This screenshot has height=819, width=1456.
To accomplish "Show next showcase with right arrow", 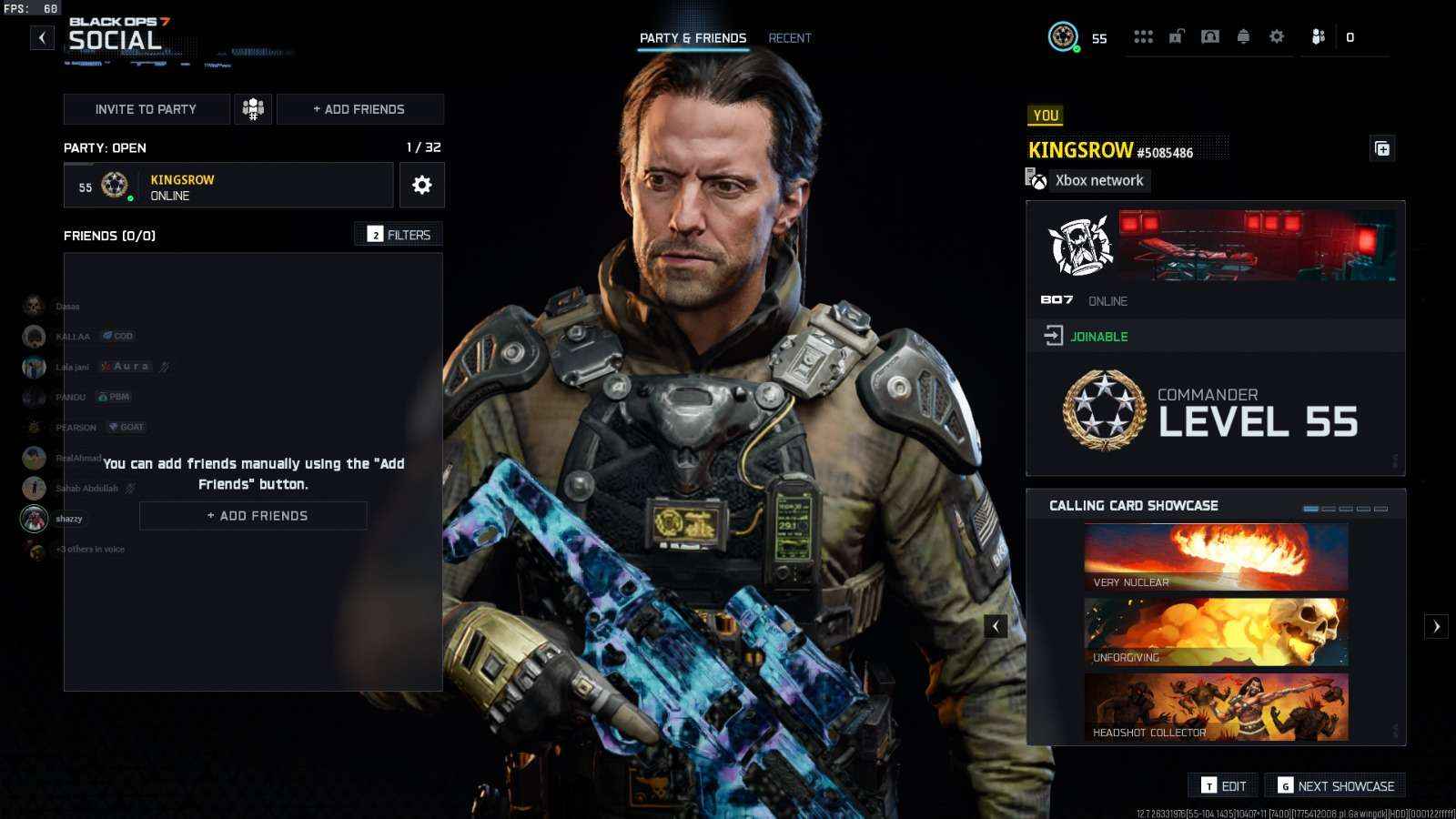I will (1436, 626).
